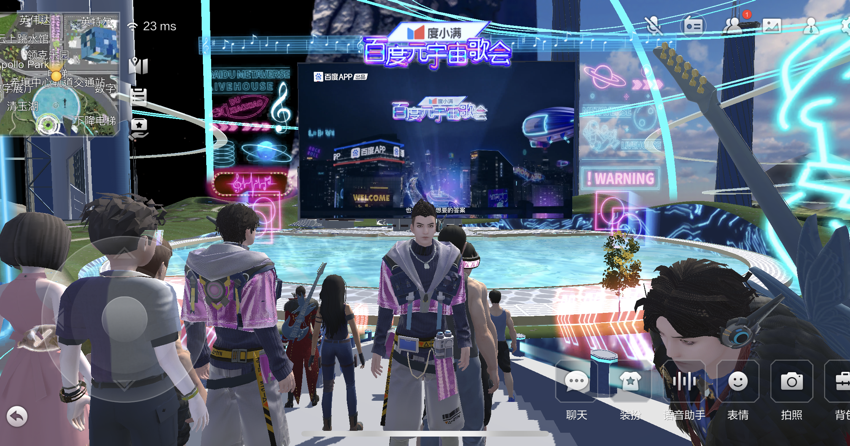Tap the camera (拍照) button

[x=791, y=381]
